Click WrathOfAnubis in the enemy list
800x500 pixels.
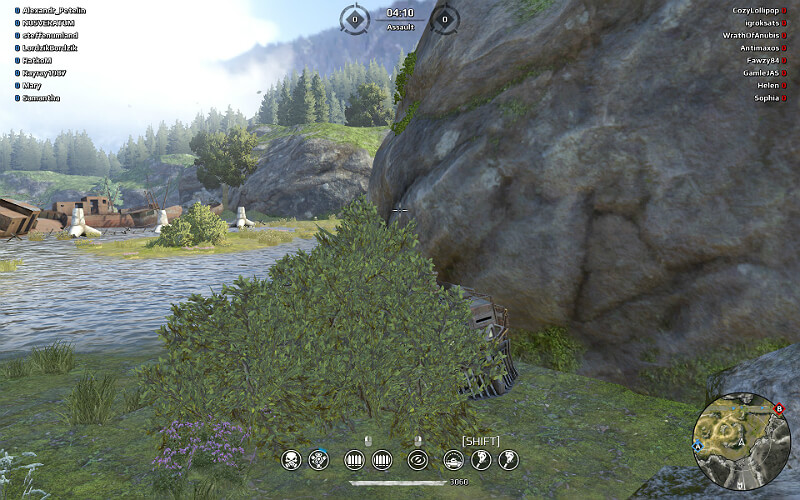(x=750, y=35)
